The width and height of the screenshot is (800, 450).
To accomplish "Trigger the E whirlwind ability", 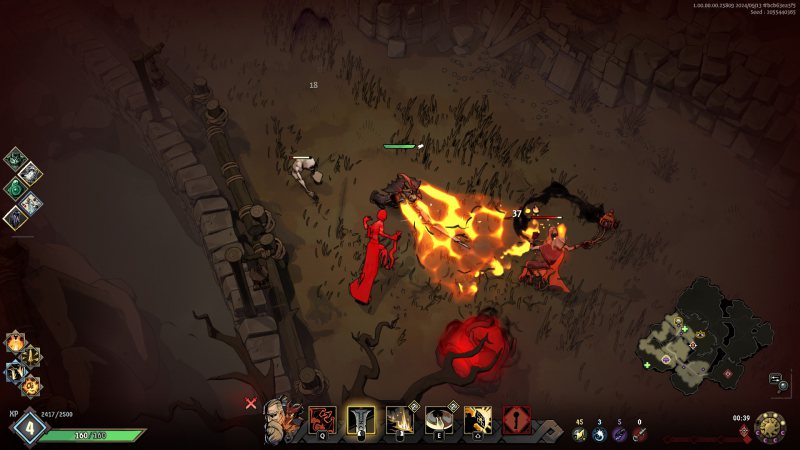I will coord(439,420).
